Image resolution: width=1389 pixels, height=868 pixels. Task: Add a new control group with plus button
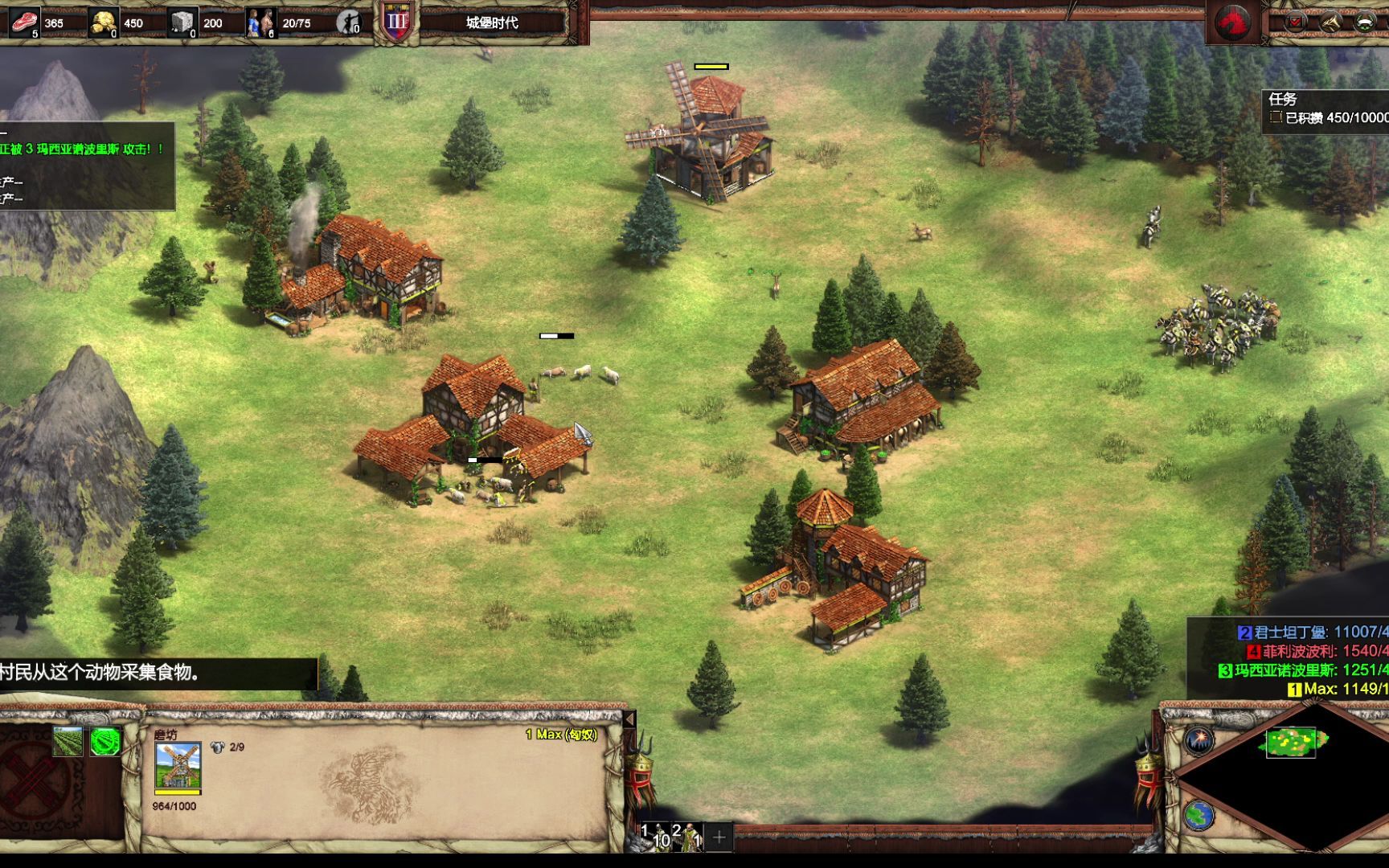[x=719, y=837]
